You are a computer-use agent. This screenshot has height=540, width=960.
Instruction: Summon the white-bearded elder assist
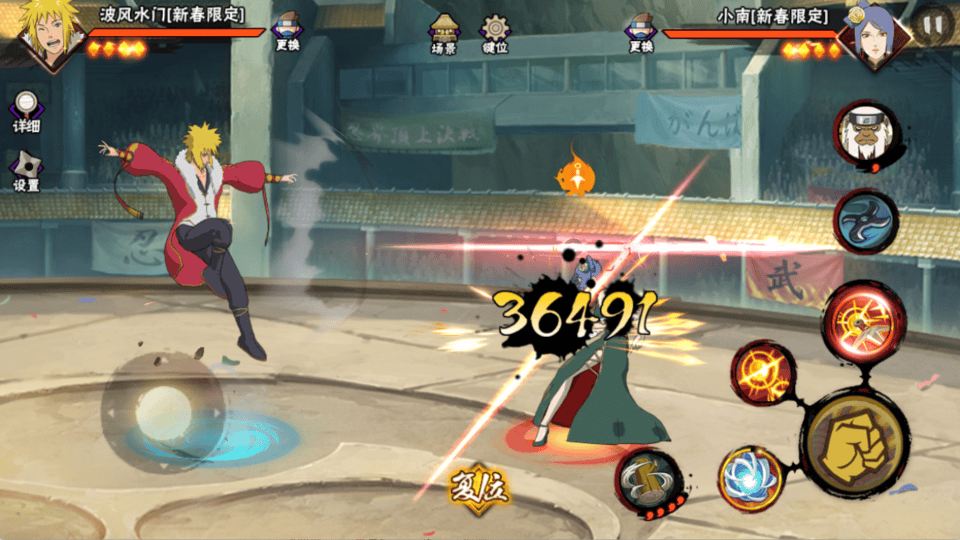coord(866,136)
